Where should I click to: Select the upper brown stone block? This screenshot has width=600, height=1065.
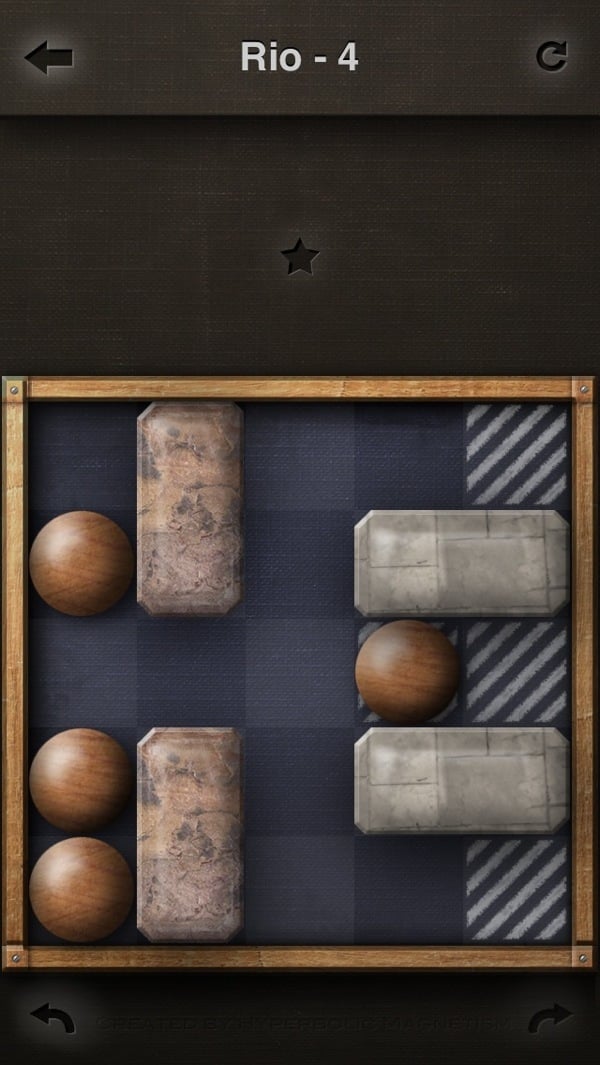[190, 507]
